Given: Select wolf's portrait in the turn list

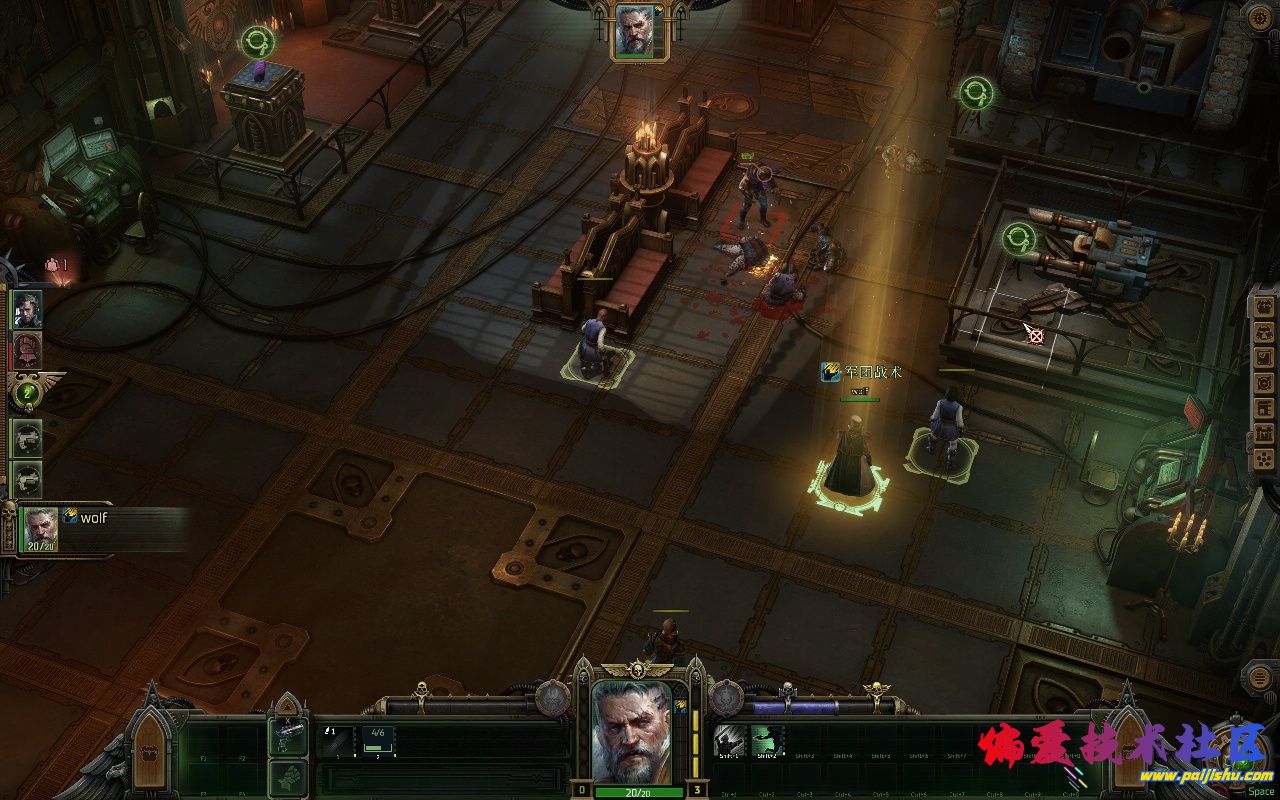Looking at the screenshot, I should (x=41, y=528).
